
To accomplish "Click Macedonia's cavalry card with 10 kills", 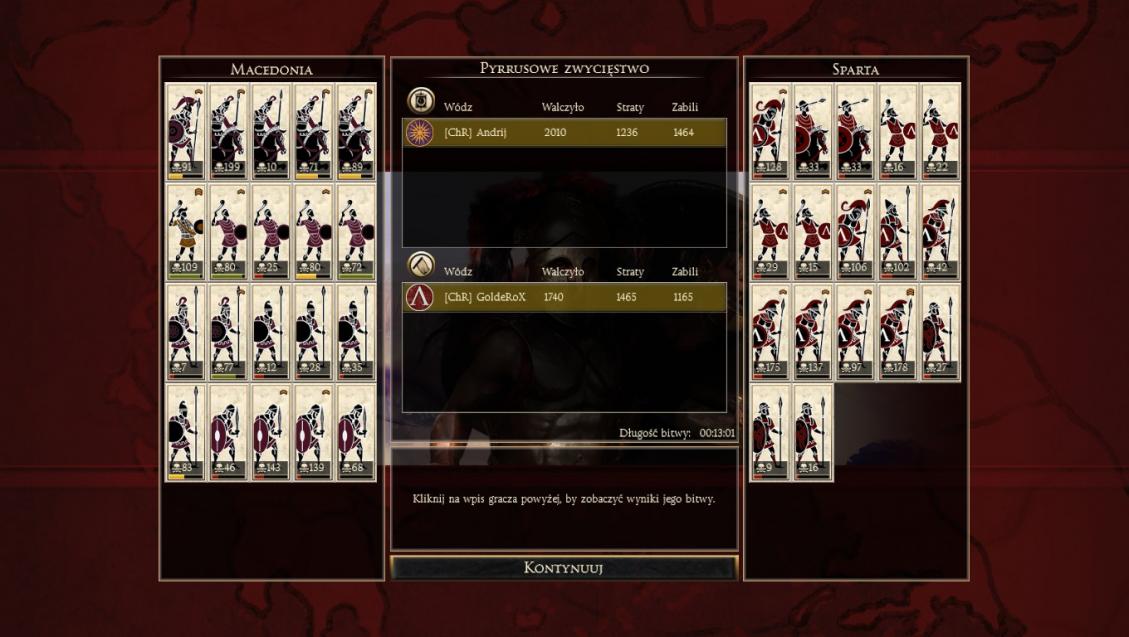I will 270,131.
